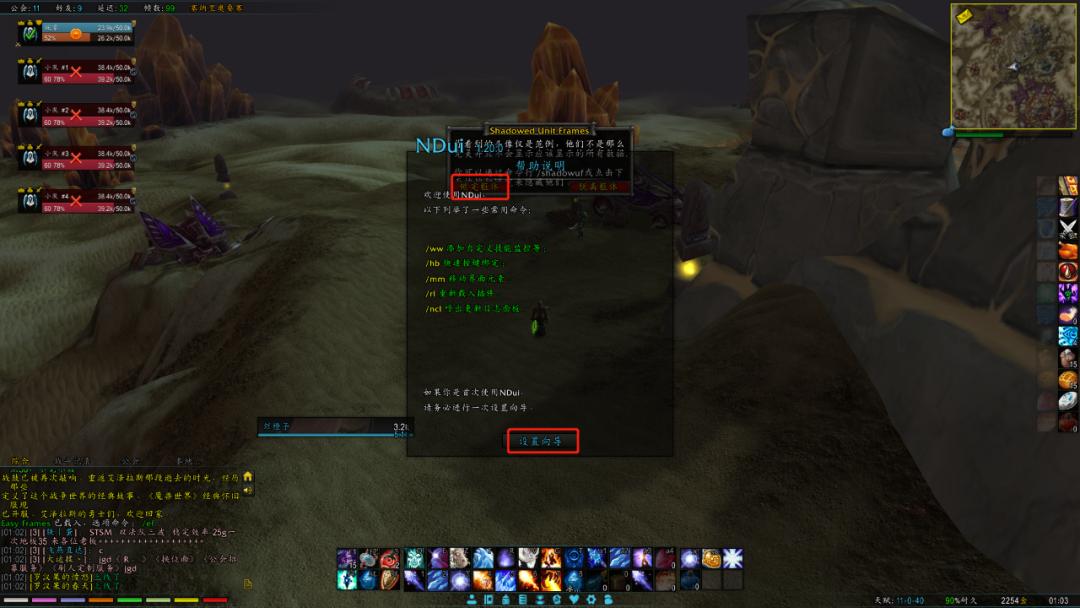
Task: Open the NDui setup wizard (设置向导)
Action: tap(542, 441)
